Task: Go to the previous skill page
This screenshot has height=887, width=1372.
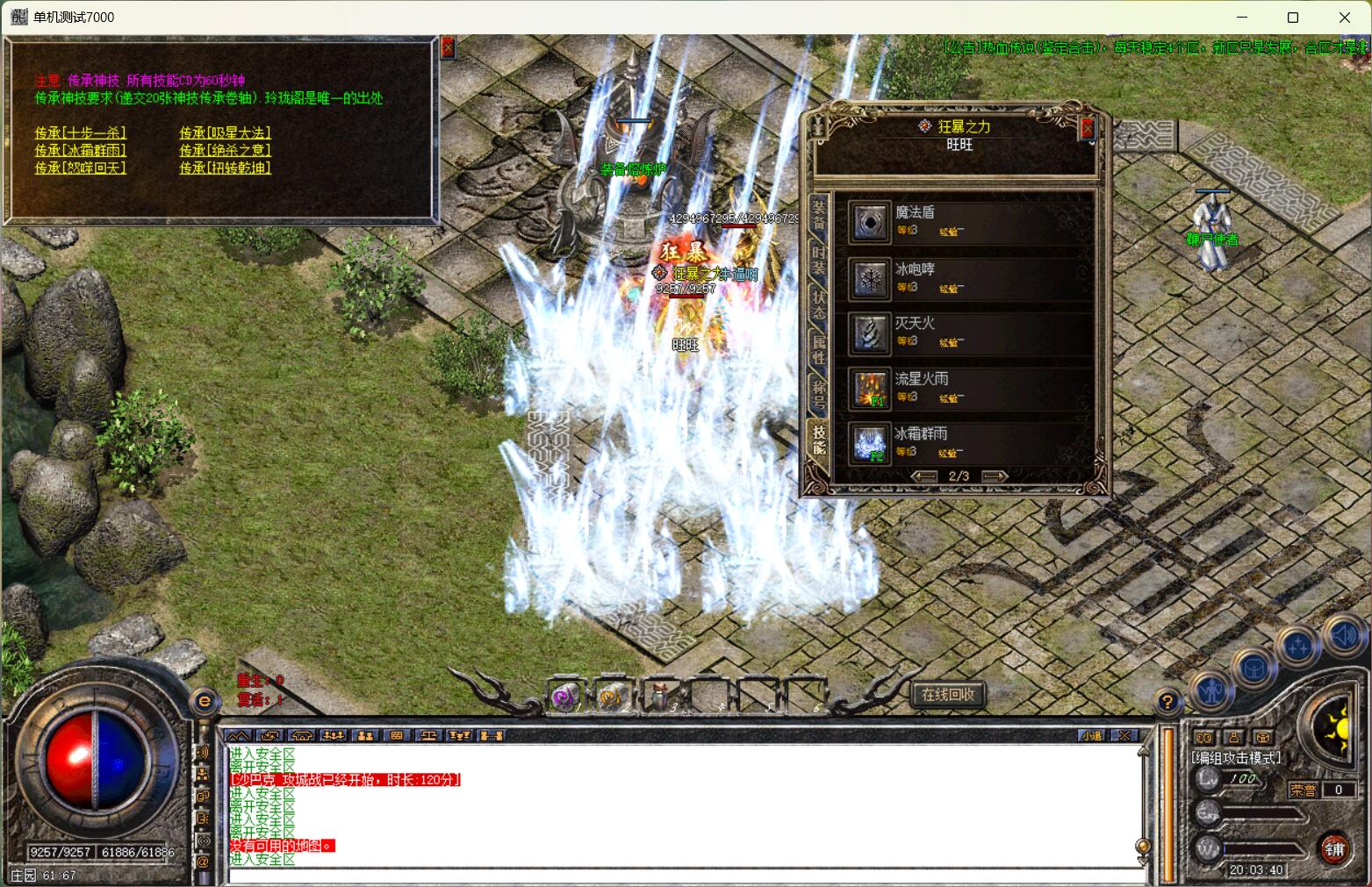Action: pyautogui.click(x=924, y=476)
